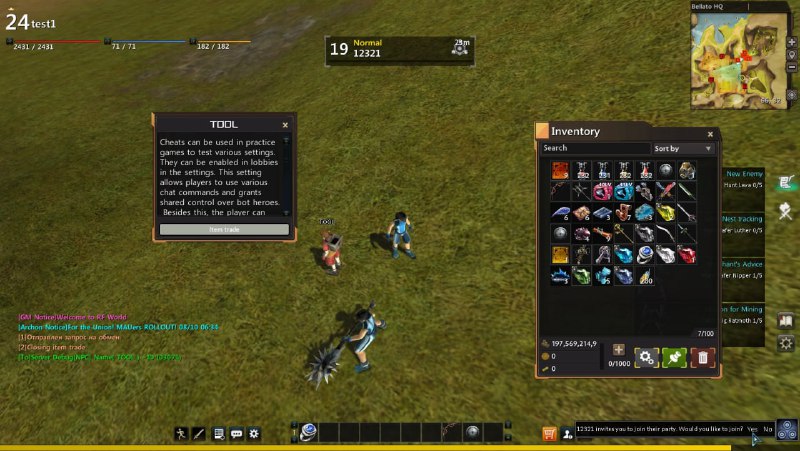Click the plus button above 0/1000
The image size is (800, 451).
click(619, 349)
